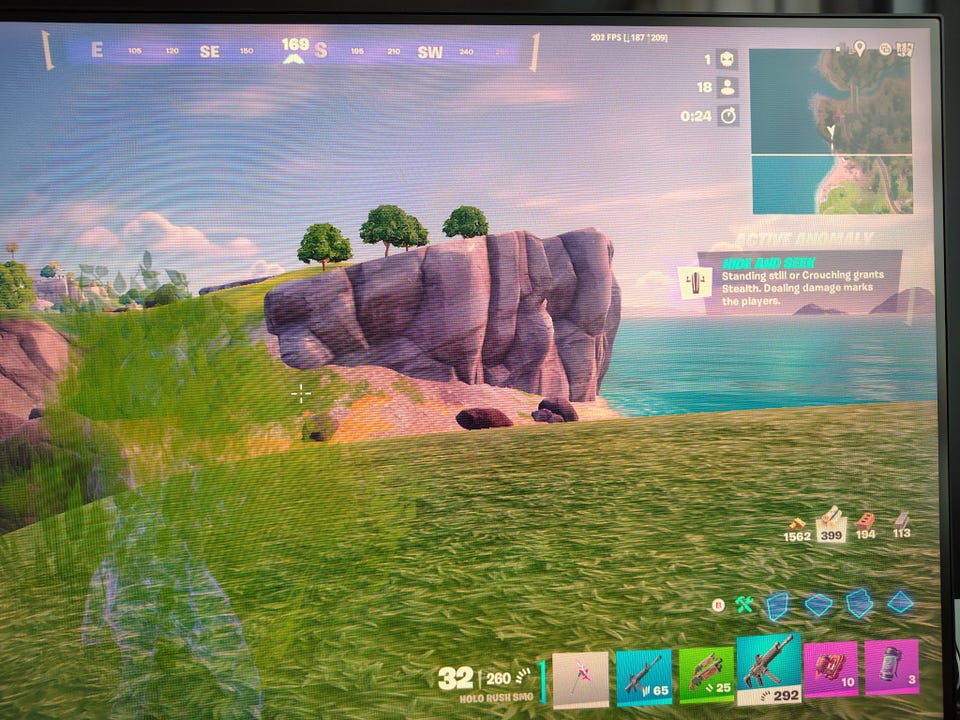Toggle build mode with crossed tools icon

(x=743, y=604)
